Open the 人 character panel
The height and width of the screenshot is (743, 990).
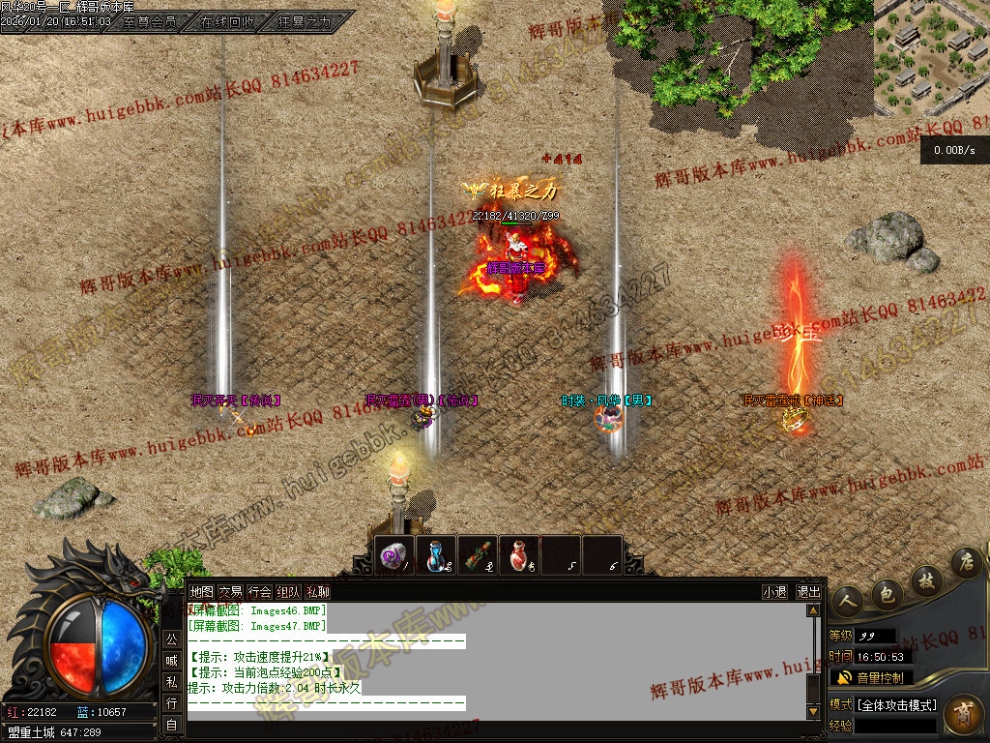click(x=848, y=600)
